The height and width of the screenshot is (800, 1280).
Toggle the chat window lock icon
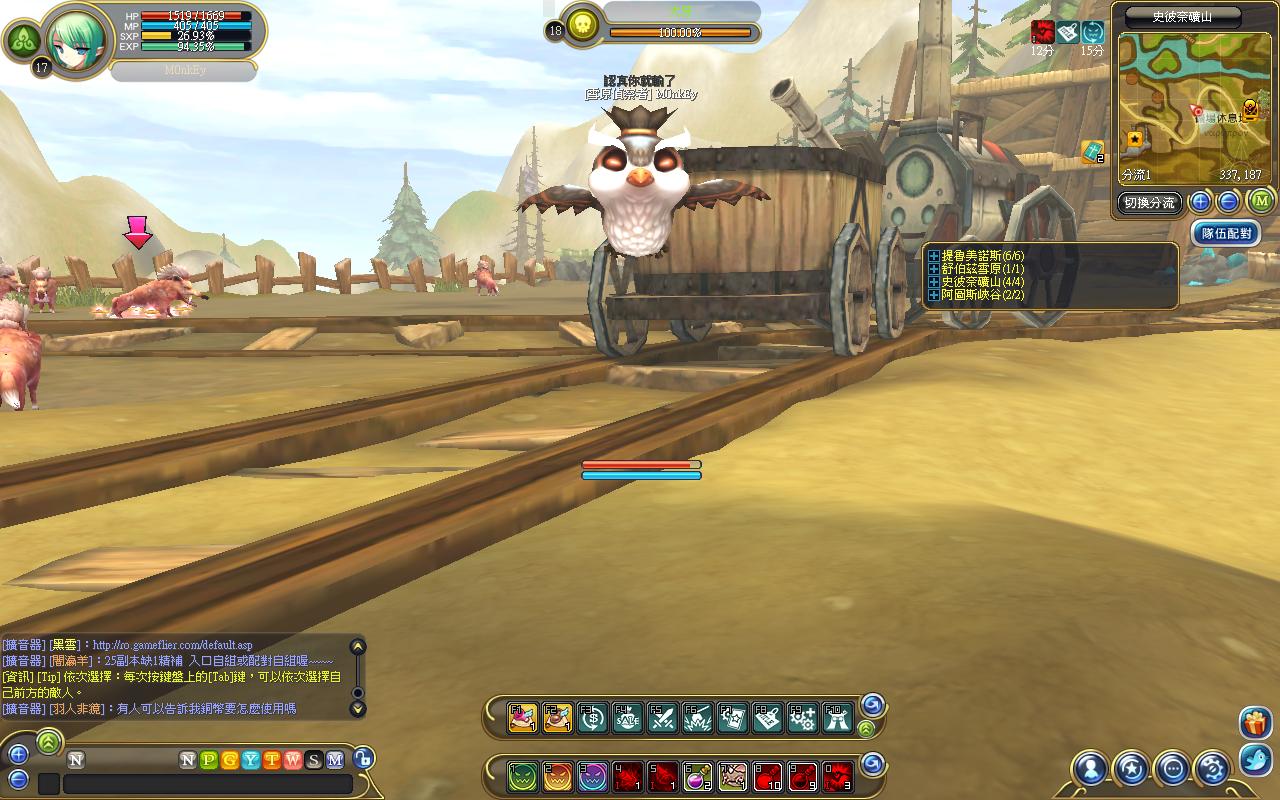[x=363, y=759]
